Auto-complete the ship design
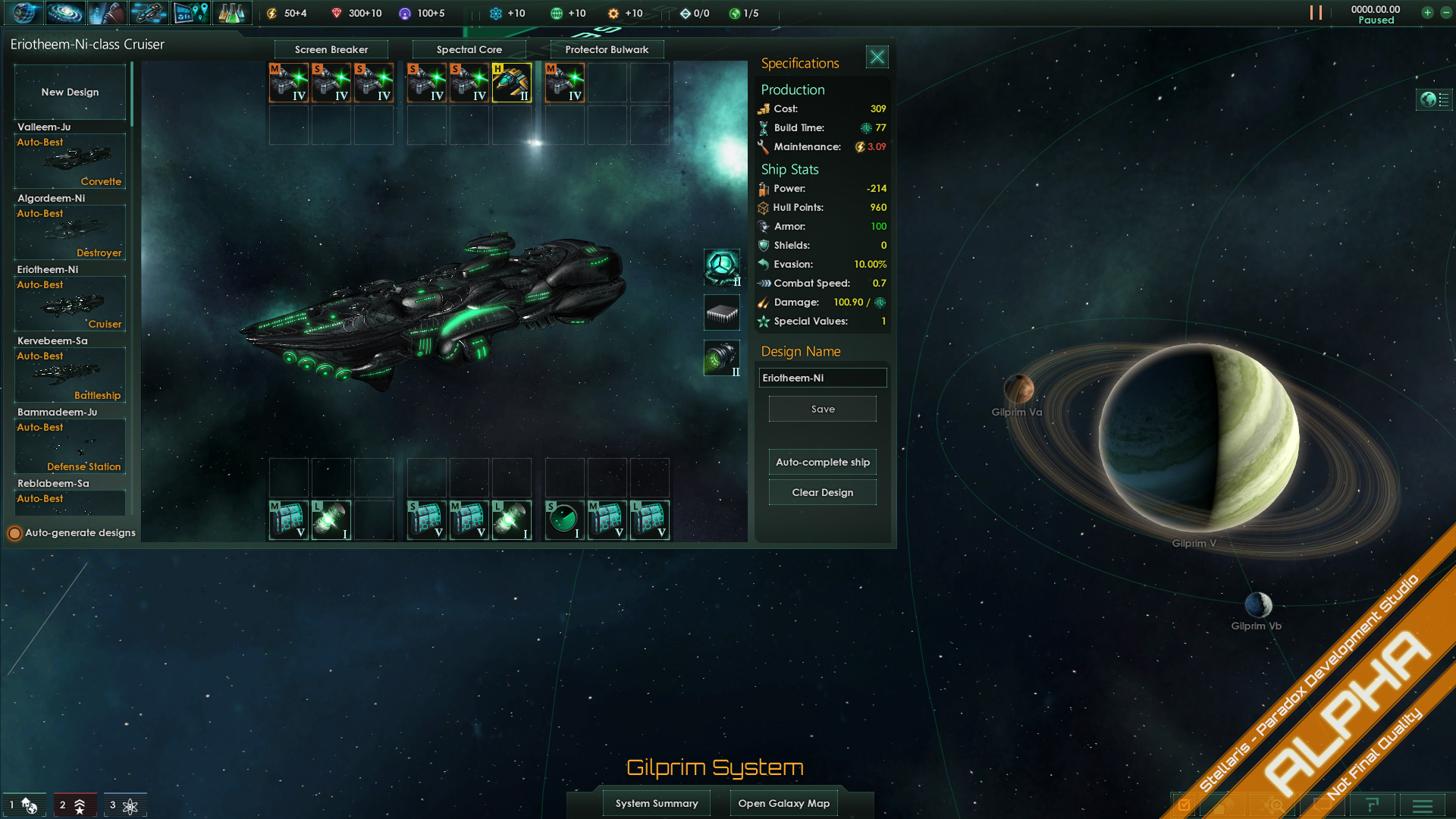This screenshot has width=1456, height=819. pyautogui.click(x=823, y=463)
